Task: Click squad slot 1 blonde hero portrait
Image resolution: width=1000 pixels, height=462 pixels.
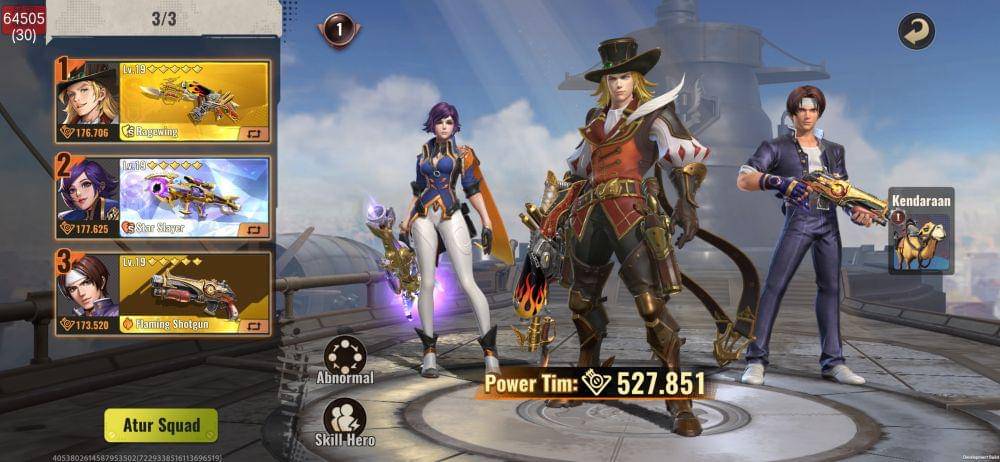Action: click(87, 95)
